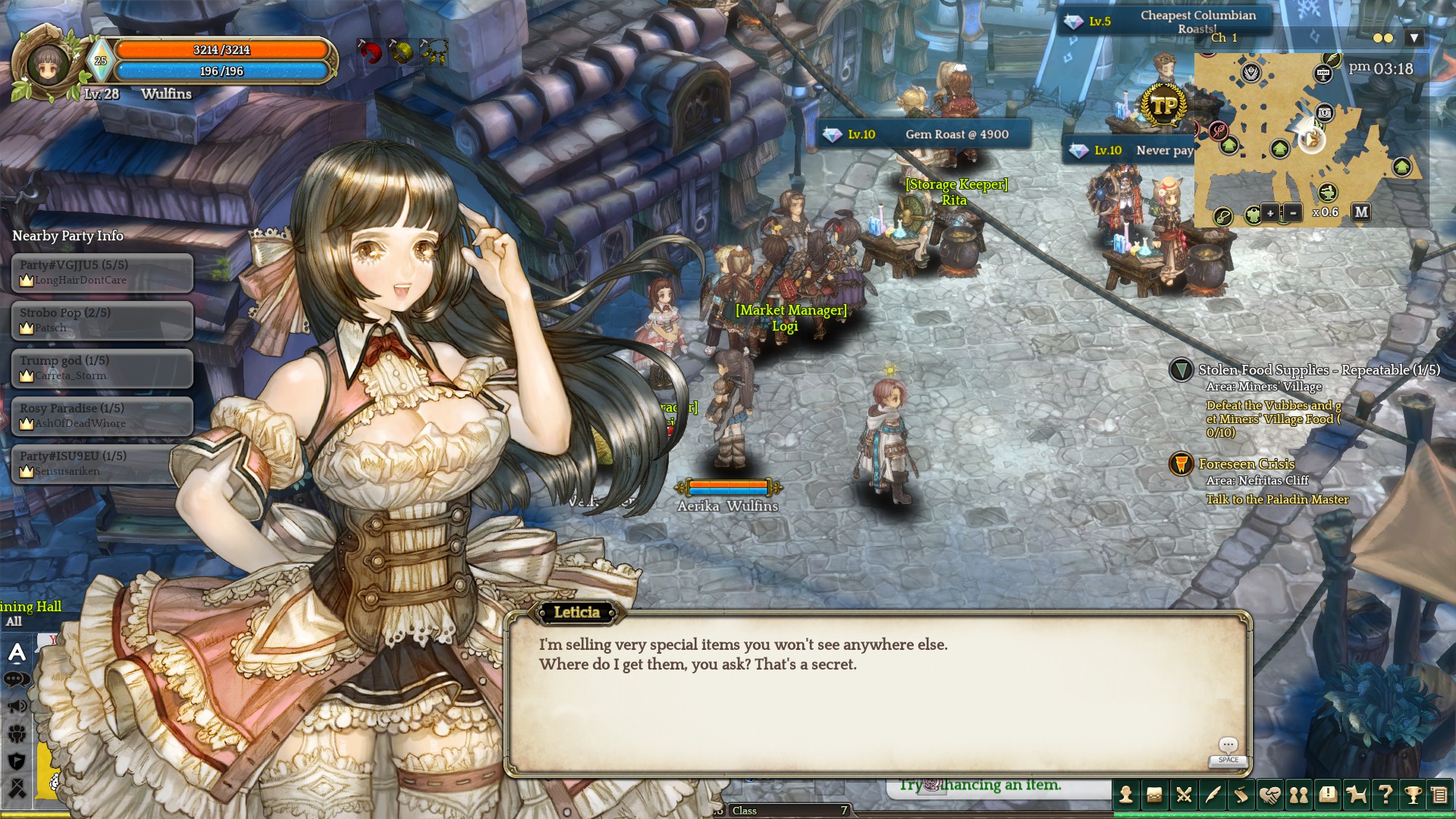Open the trophy achievements icon

[1413, 794]
